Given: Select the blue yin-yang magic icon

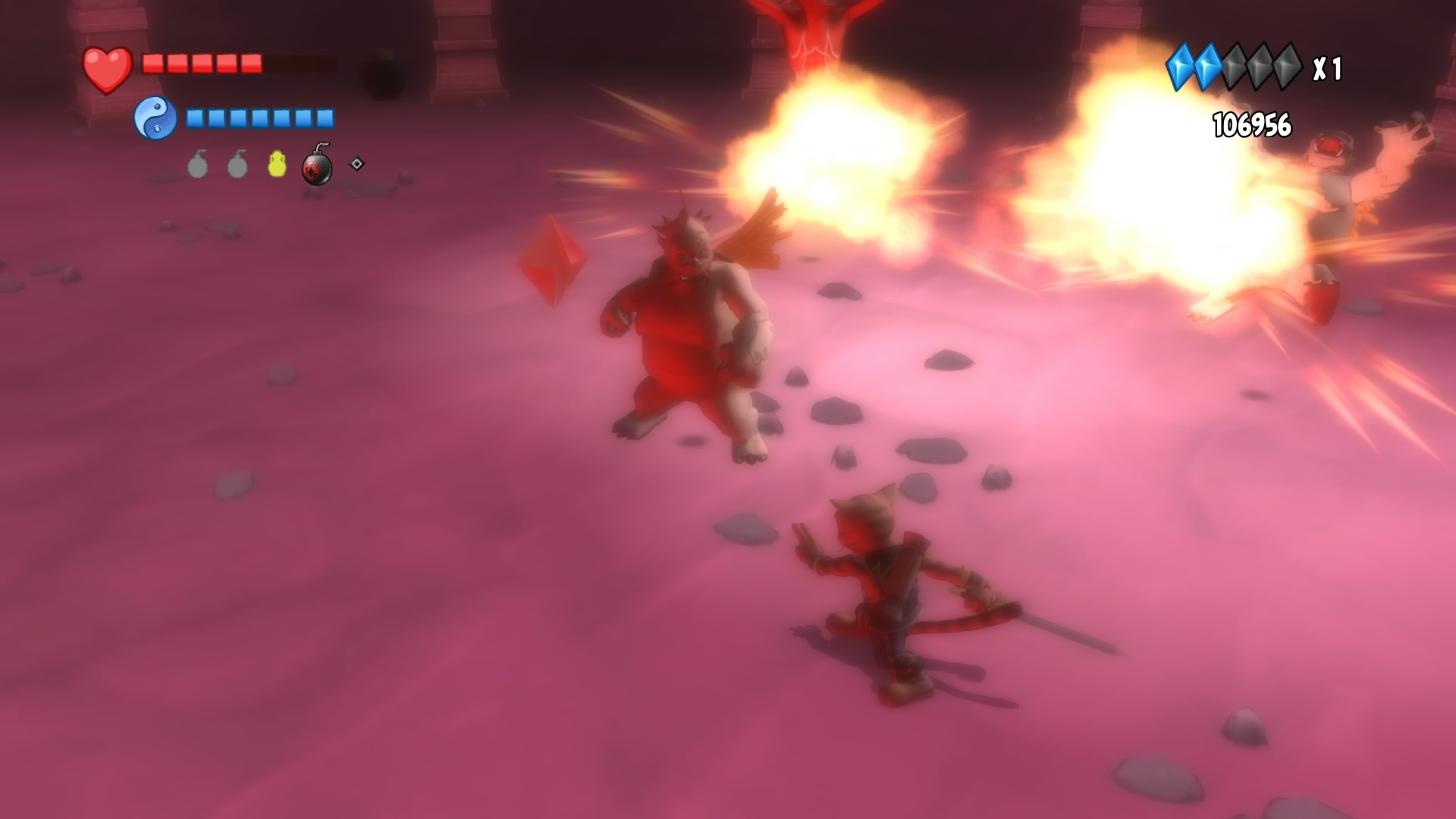Looking at the screenshot, I should [x=155, y=118].
